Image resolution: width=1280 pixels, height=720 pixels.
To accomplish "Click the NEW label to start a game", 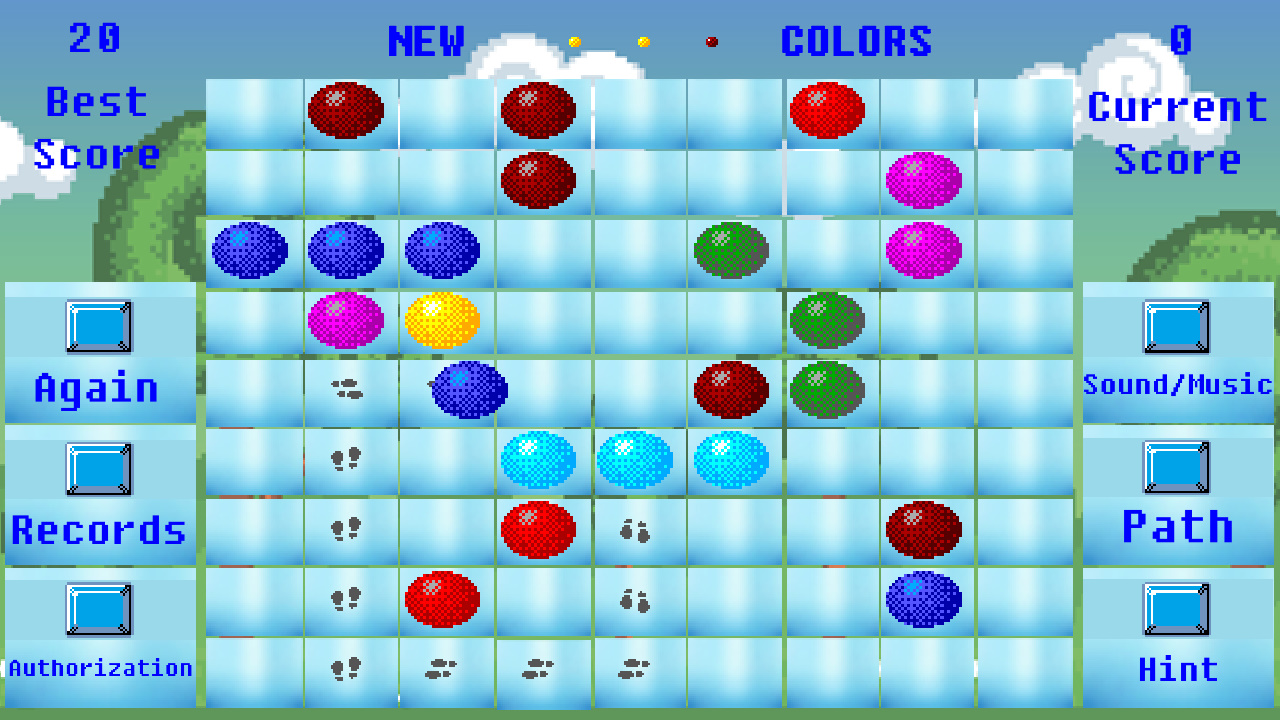I will coord(426,42).
